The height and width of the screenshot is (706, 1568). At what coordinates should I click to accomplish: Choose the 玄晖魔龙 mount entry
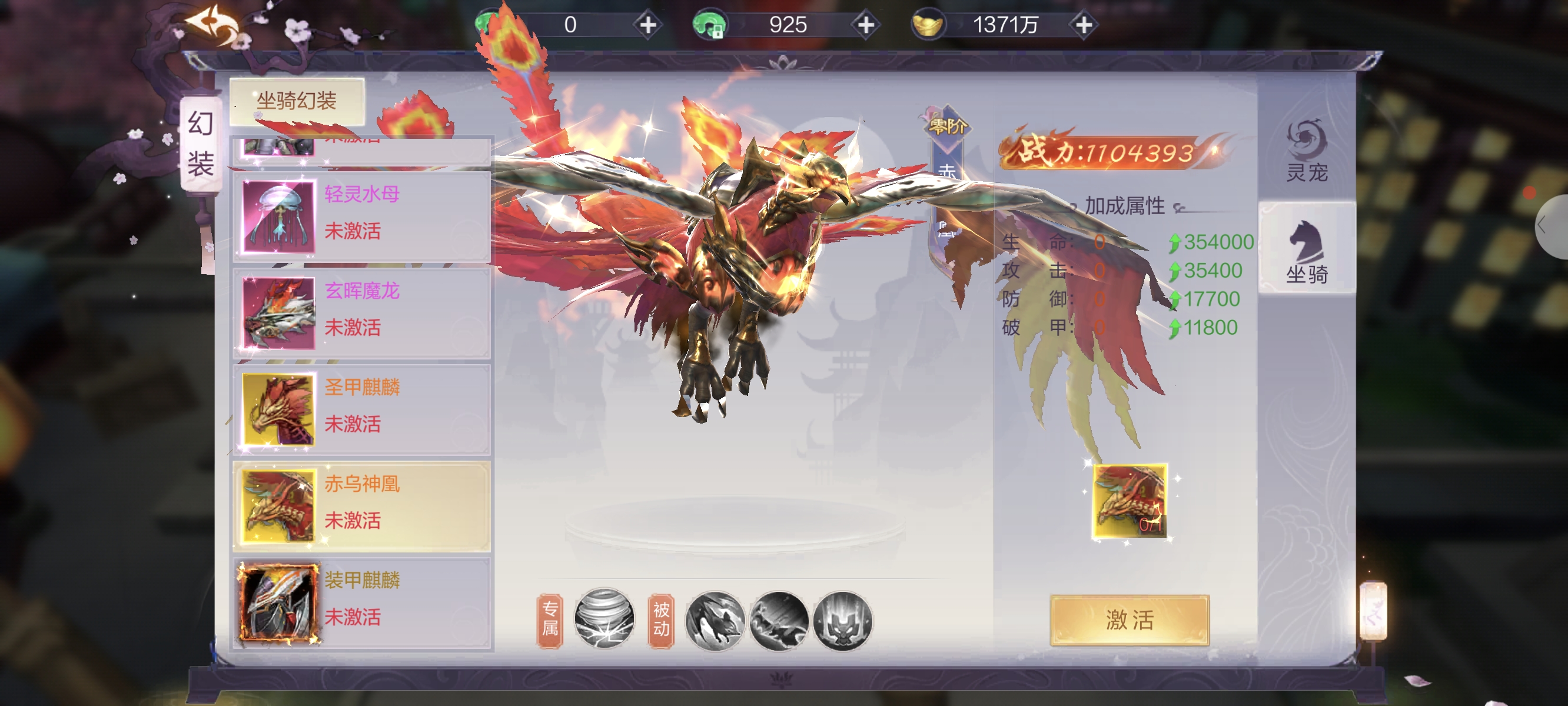point(361,312)
